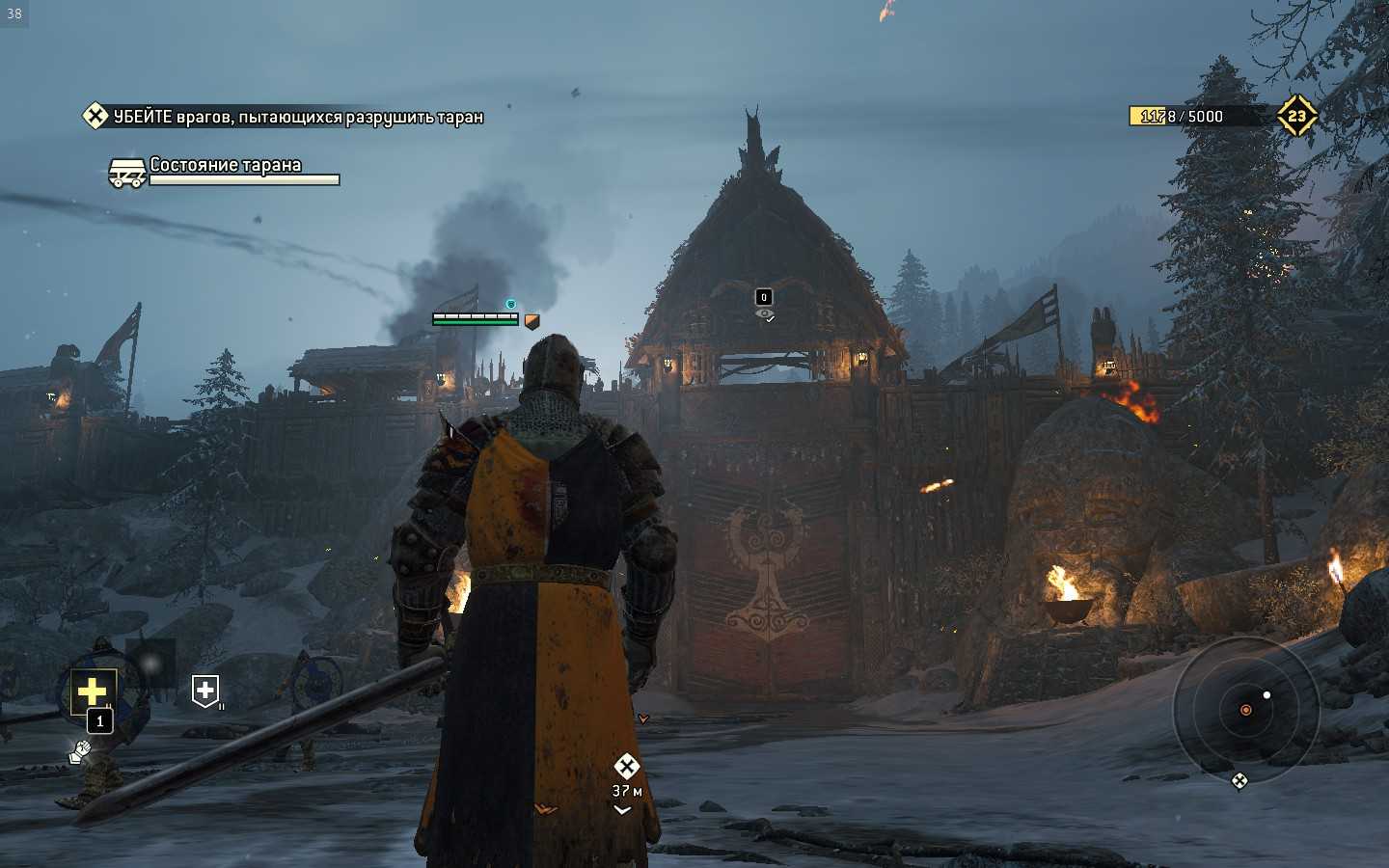Viewport: 1389px width, 868px height.
Task: Activate the shield with cross feat
Action: (205, 691)
